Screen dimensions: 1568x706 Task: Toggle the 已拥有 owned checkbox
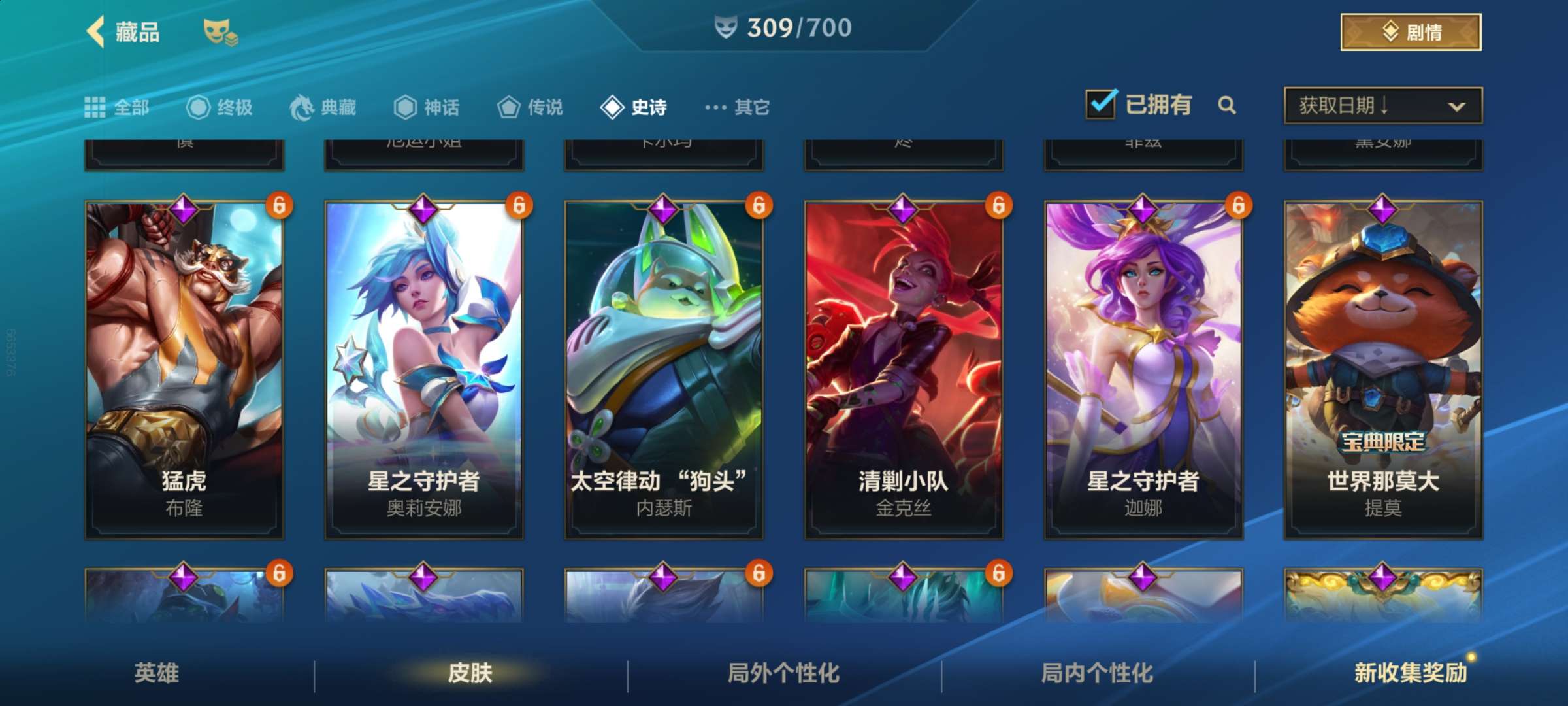coord(1102,105)
